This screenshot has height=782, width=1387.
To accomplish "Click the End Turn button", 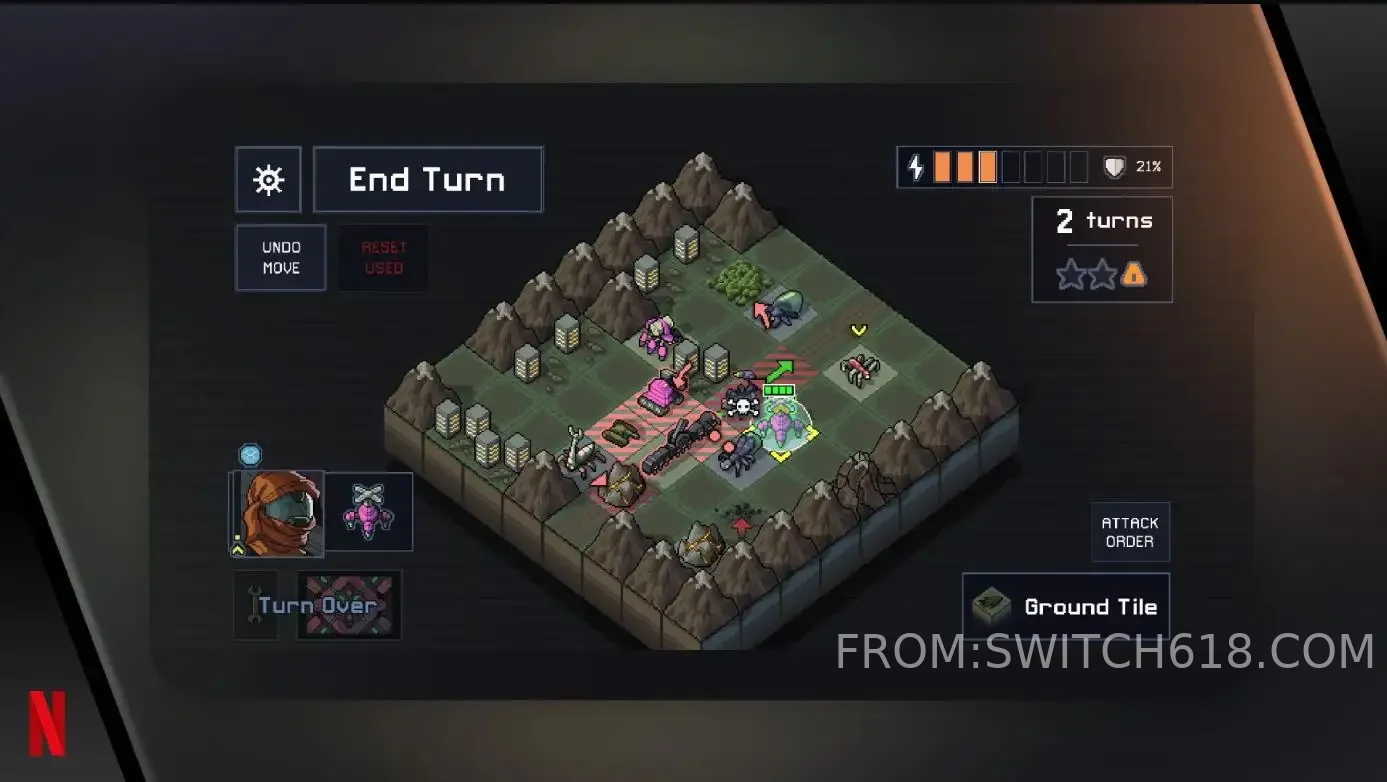I will pos(428,180).
